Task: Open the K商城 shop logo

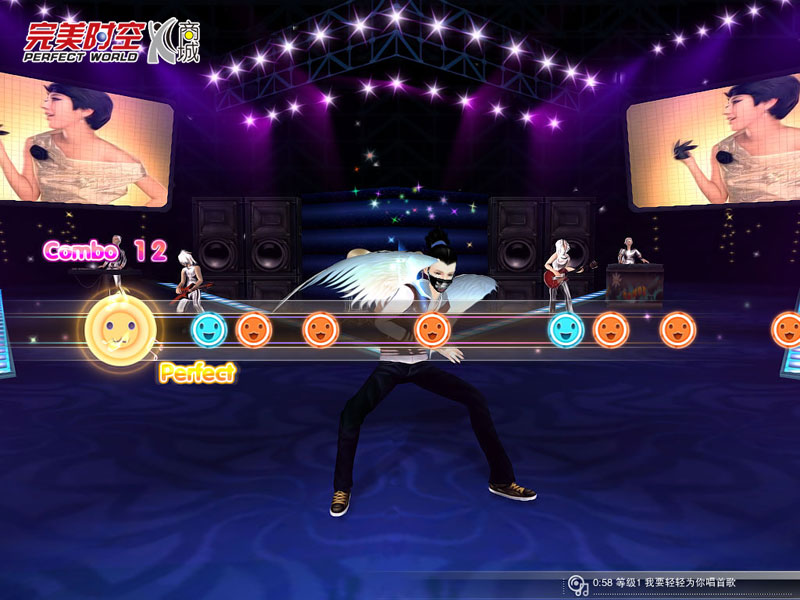Action: click(174, 40)
